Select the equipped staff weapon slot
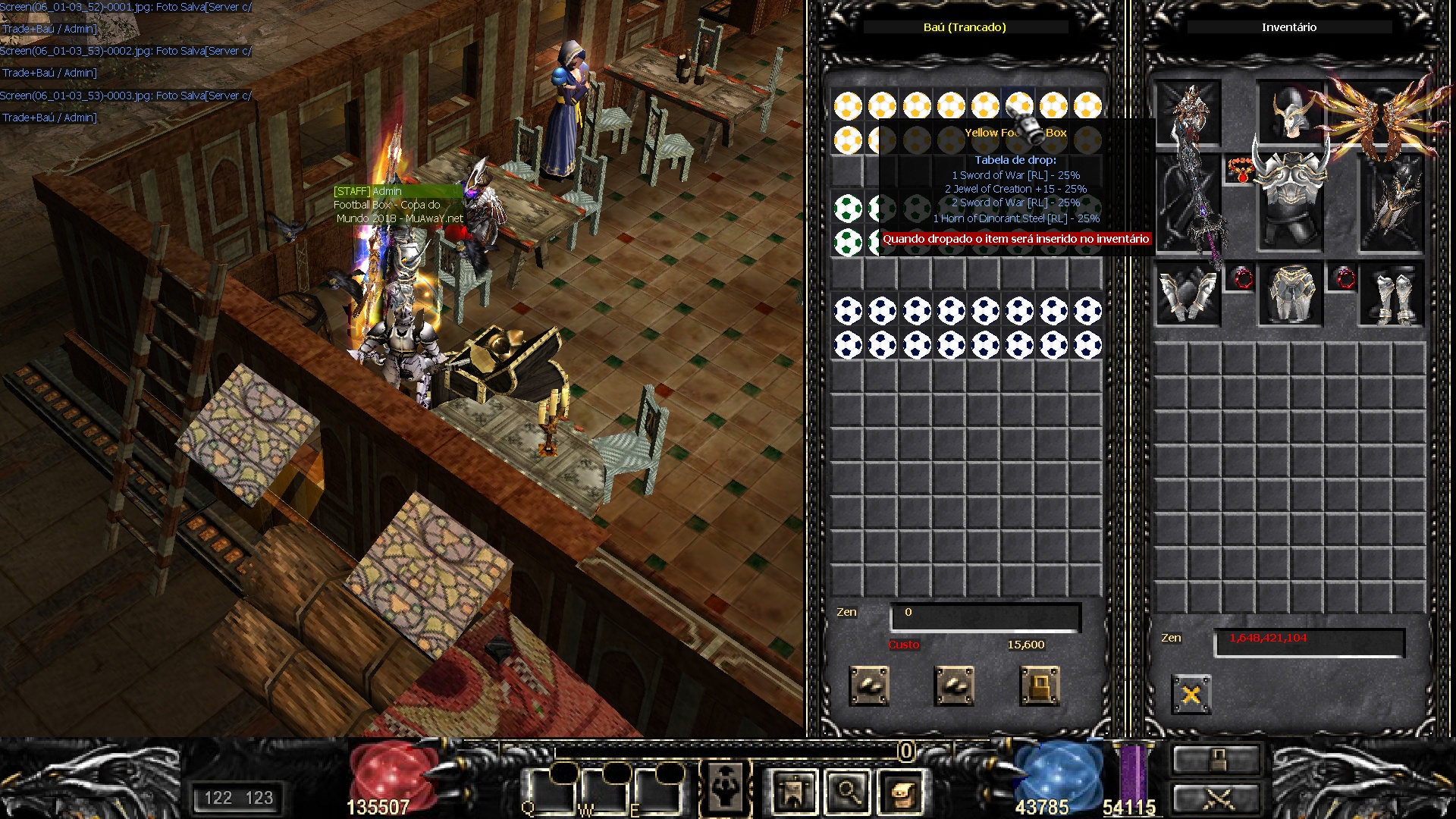 (x=1188, y=201)
